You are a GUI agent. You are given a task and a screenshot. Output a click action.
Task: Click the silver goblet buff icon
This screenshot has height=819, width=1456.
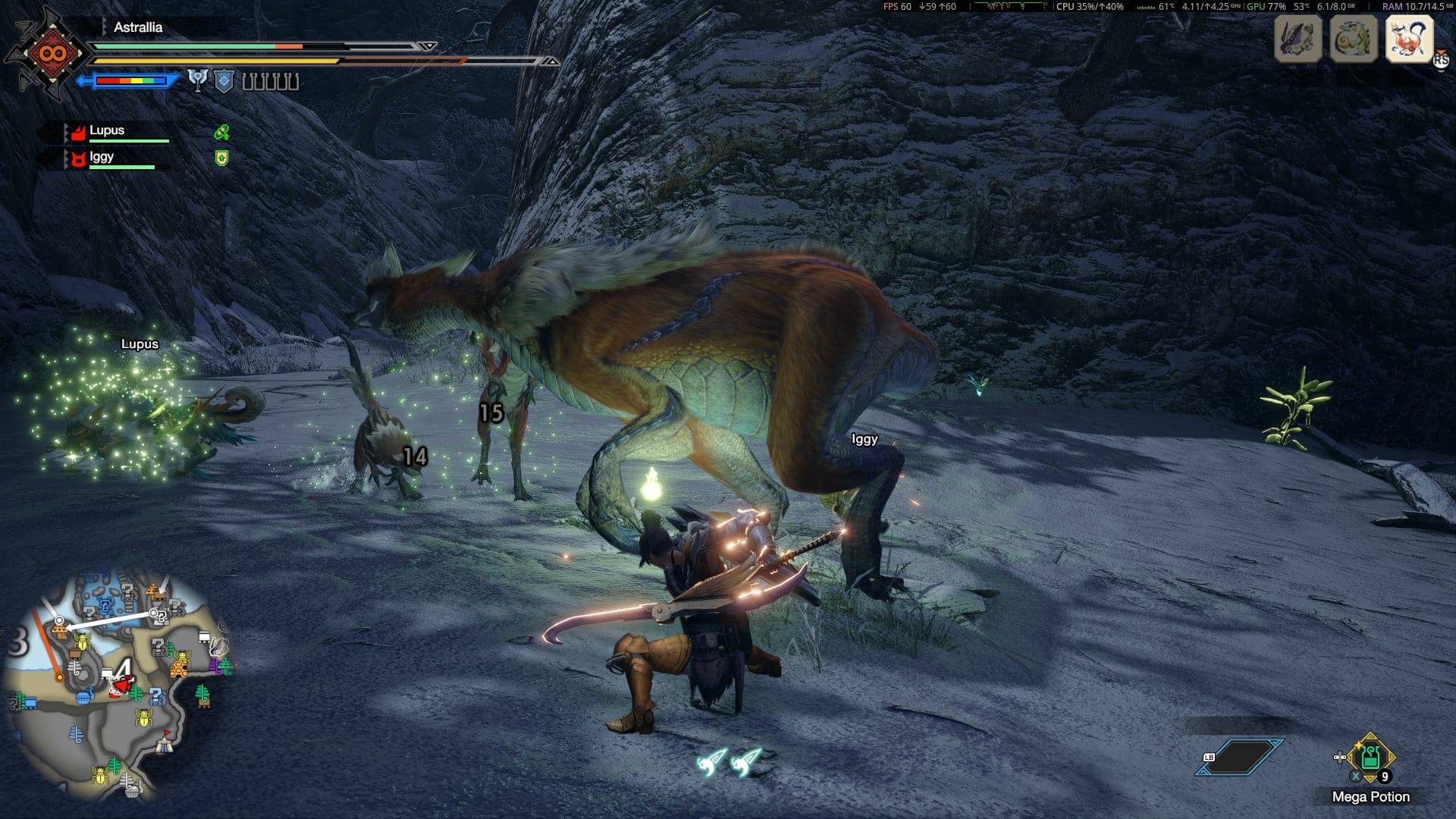[x=198, y=81]
